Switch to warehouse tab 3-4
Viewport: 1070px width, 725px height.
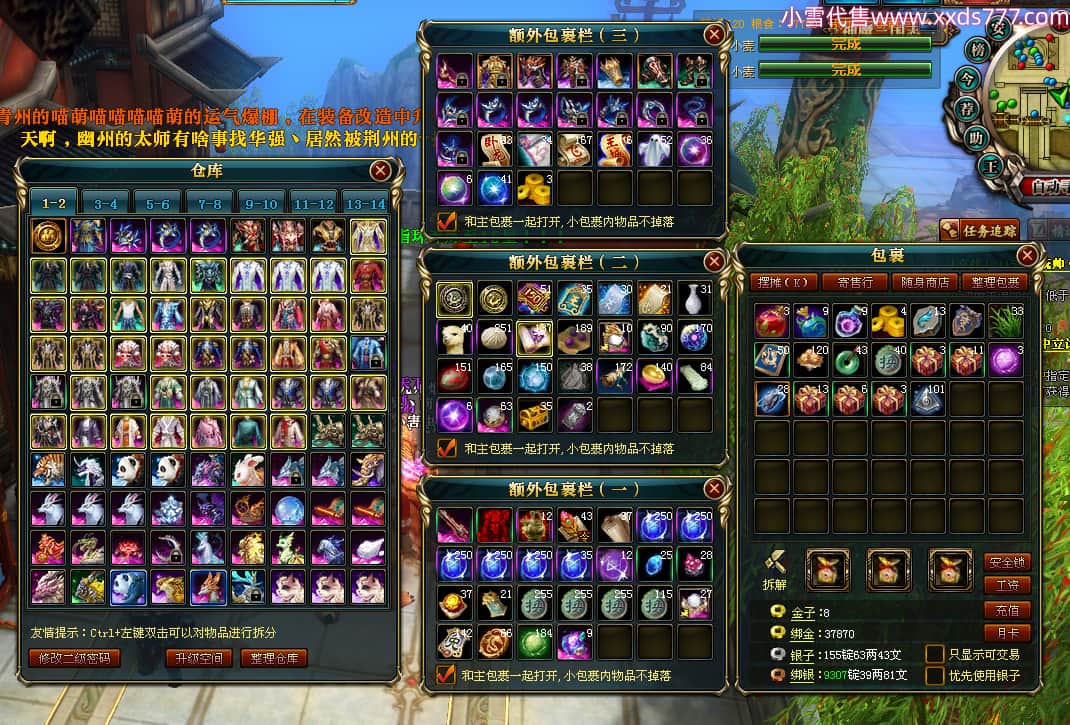click(106, 203)
